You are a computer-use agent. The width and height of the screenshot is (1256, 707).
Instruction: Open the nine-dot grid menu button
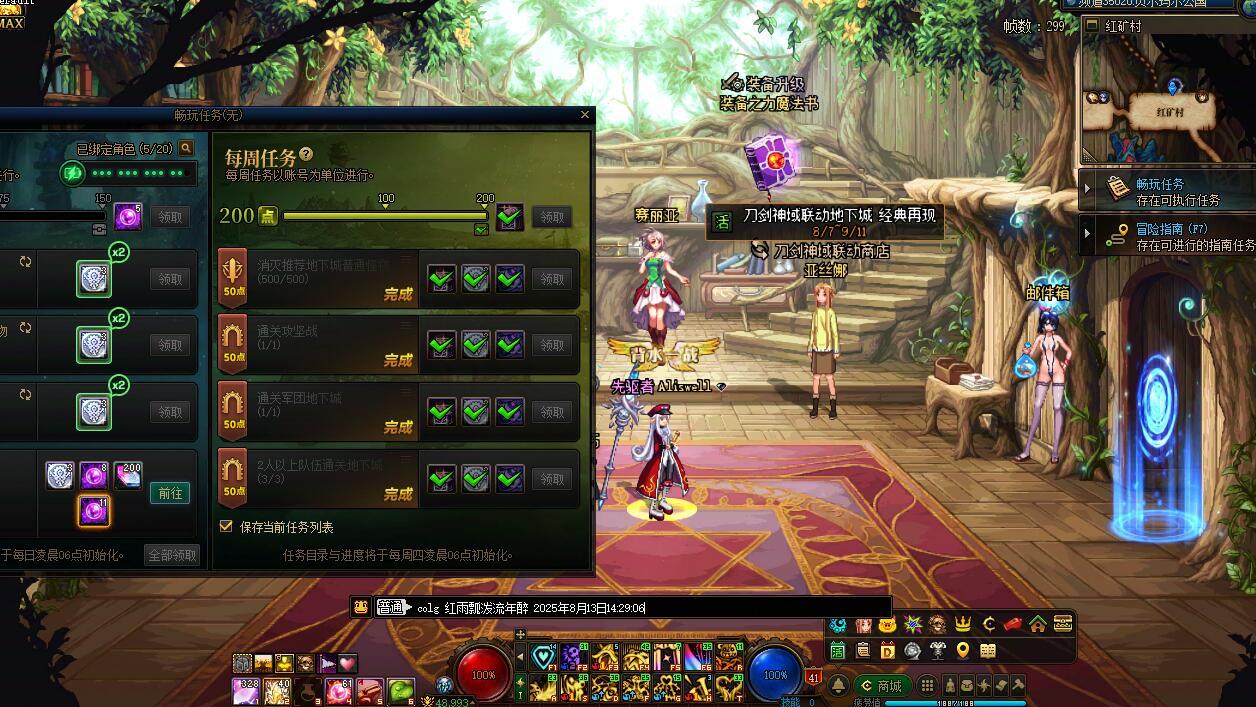(927, 686)
